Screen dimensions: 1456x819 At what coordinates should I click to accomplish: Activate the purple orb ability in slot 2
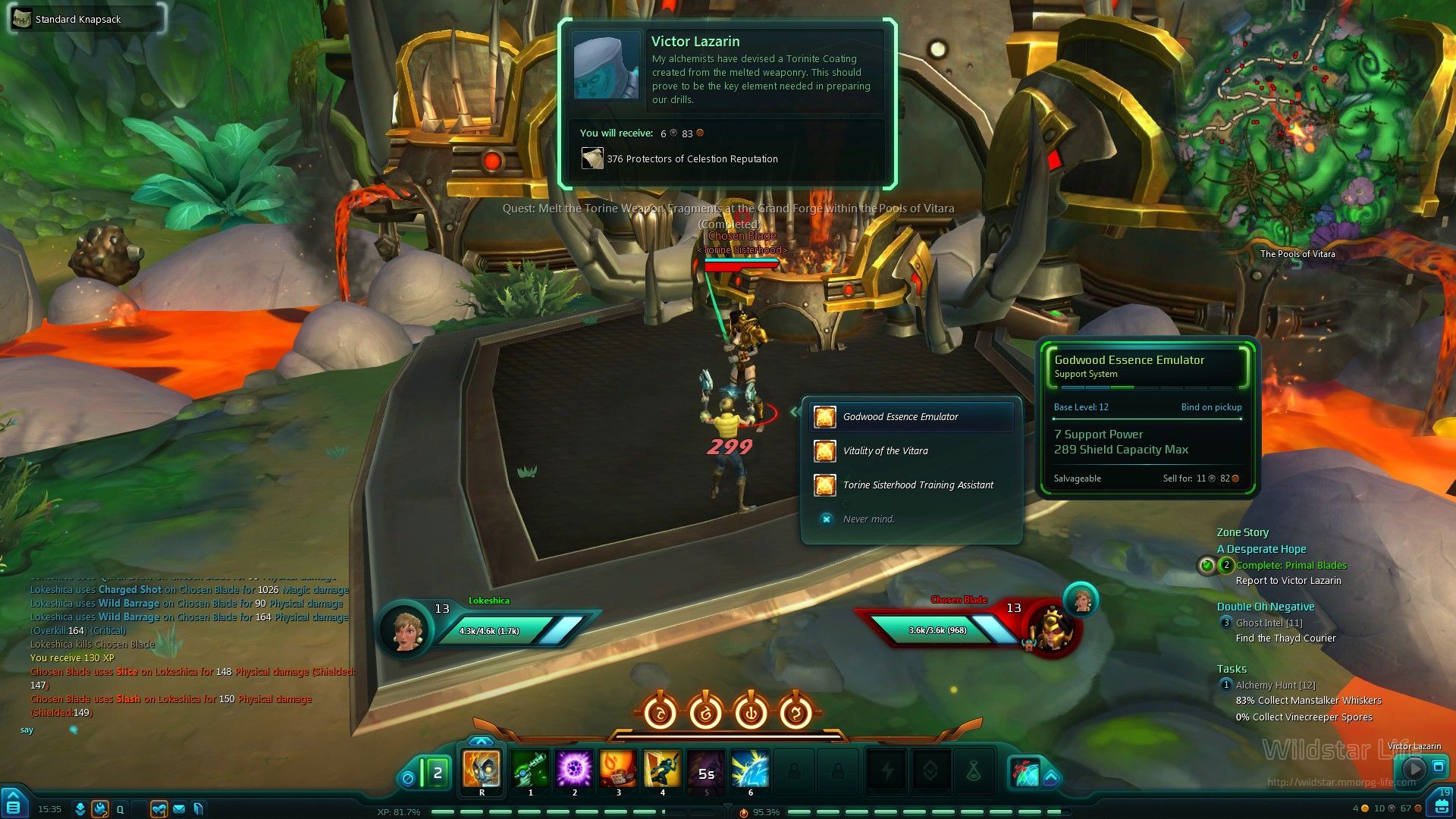[574, 770]
